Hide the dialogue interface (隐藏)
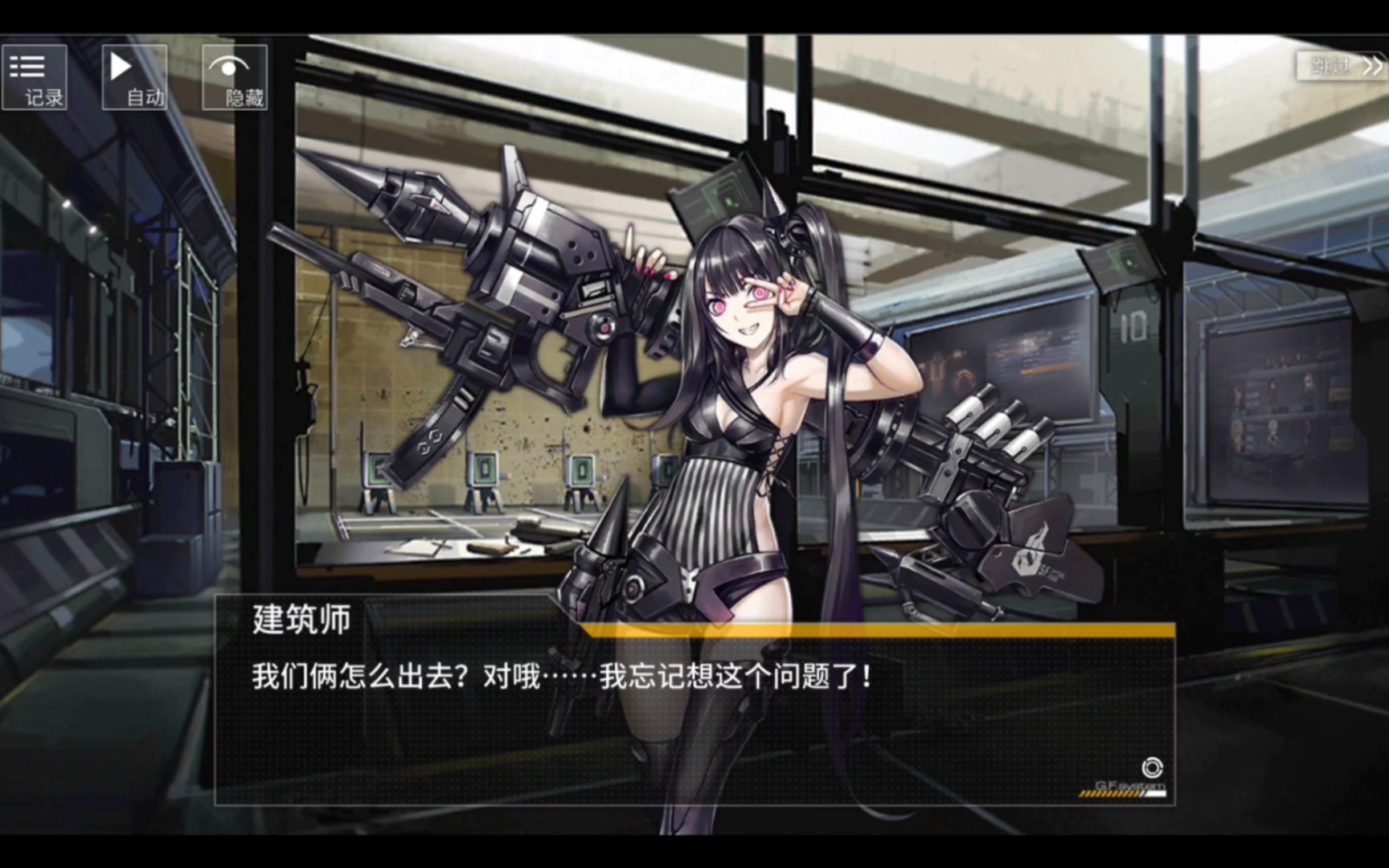This screenshot has height=868, width=1389. (x=235, y=77)
